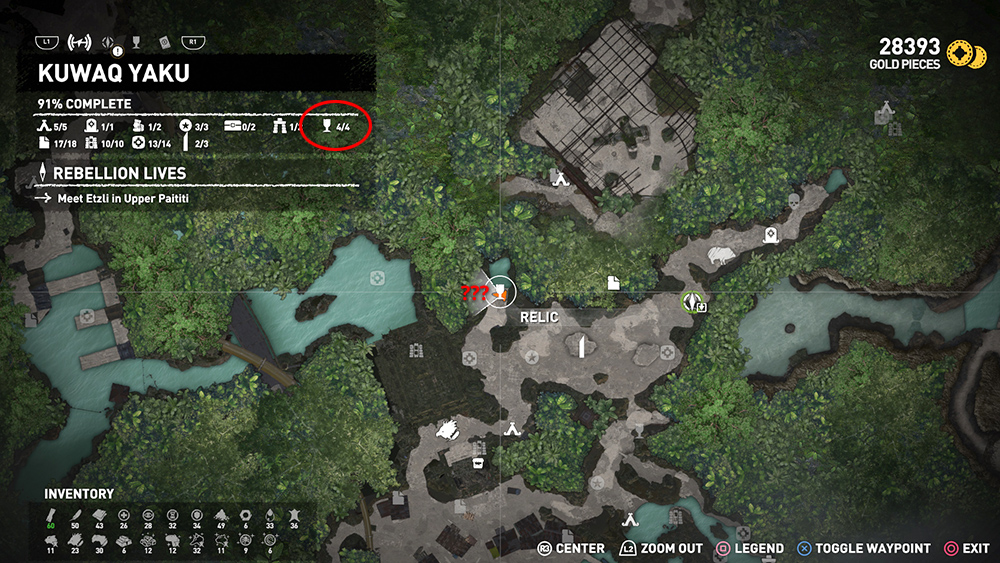The image size is (1000, 563).
Task: Select the skull marker on the map
Action: [x=795, y=202]
